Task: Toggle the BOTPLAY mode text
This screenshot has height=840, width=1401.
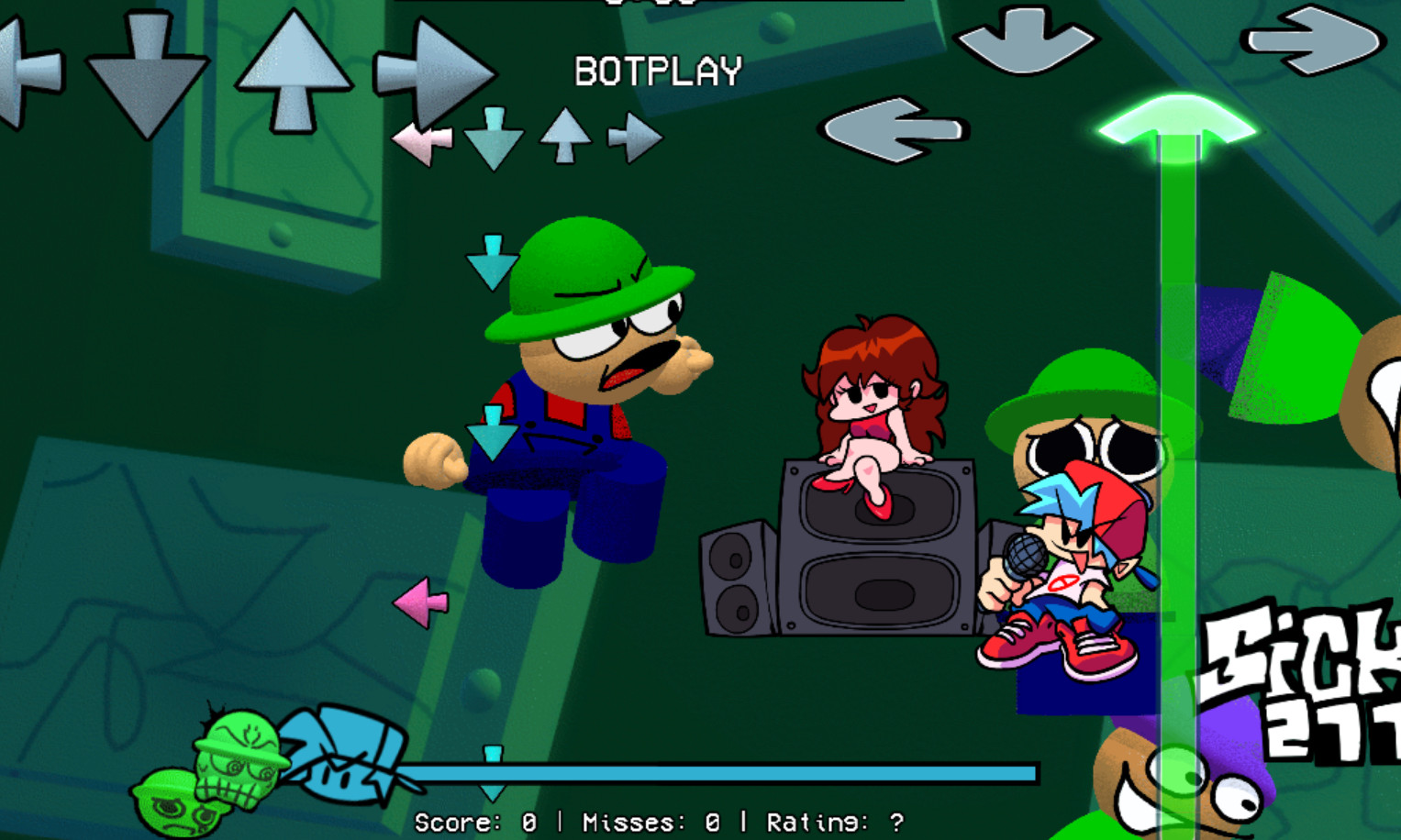Action: click(x=657, y=70)
